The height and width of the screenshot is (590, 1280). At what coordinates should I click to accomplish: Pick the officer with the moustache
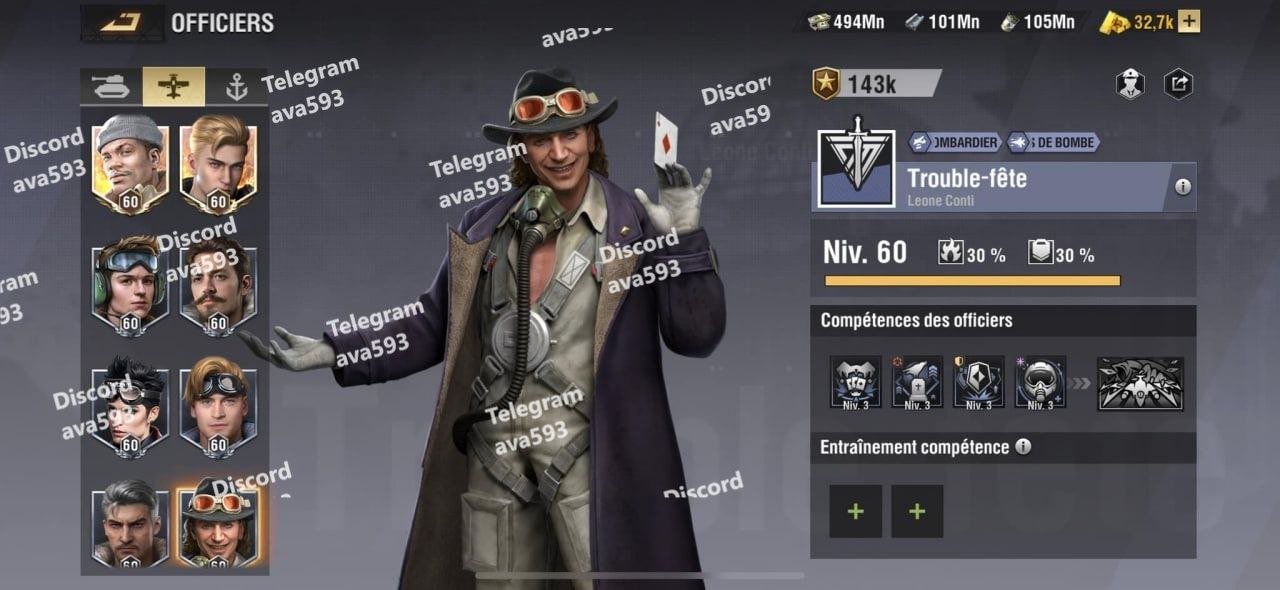[x=218, y=283]
